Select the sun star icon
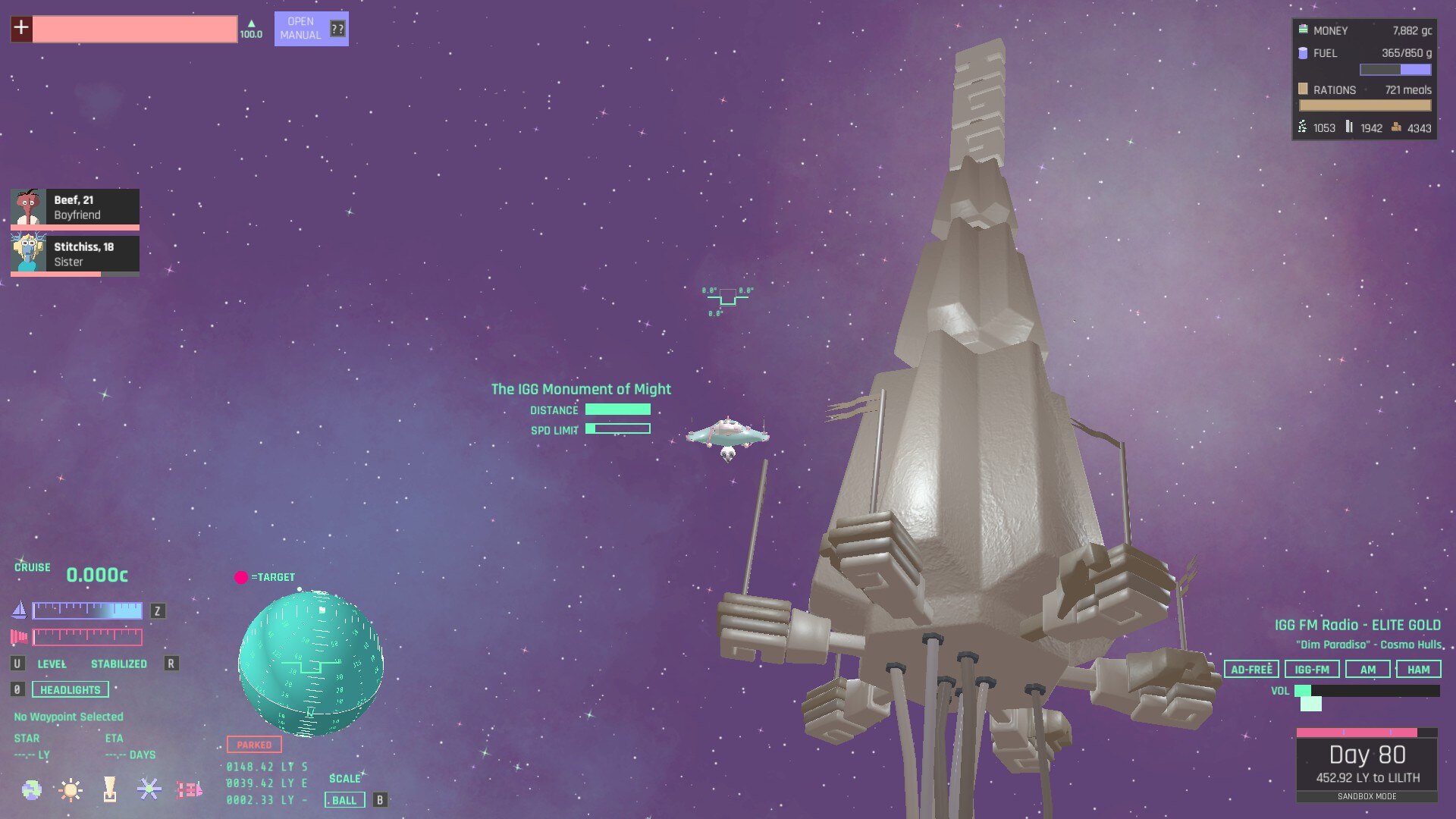 tap(71, 790)
